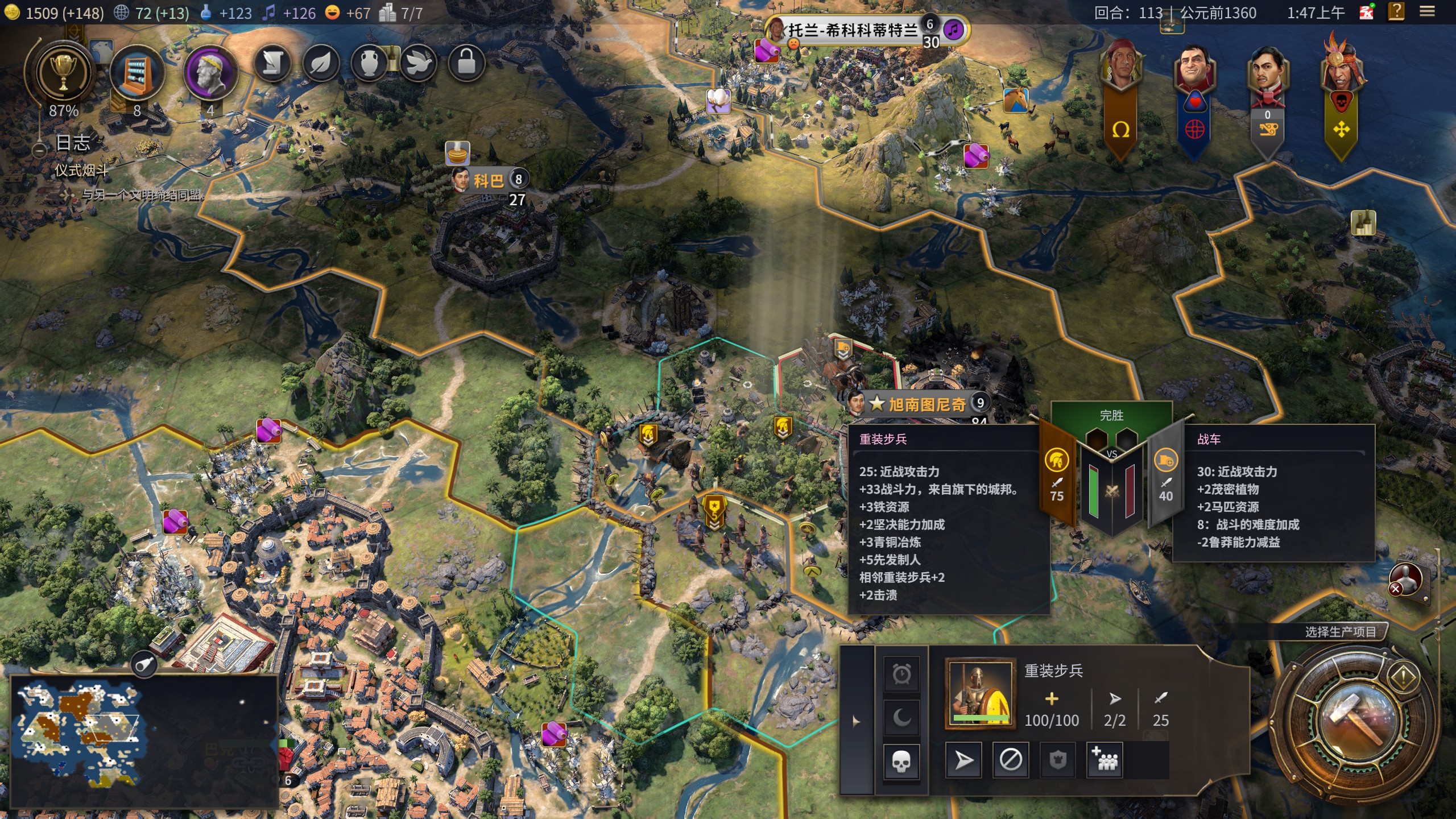Click the 2K account icon

coord(1366,12)
